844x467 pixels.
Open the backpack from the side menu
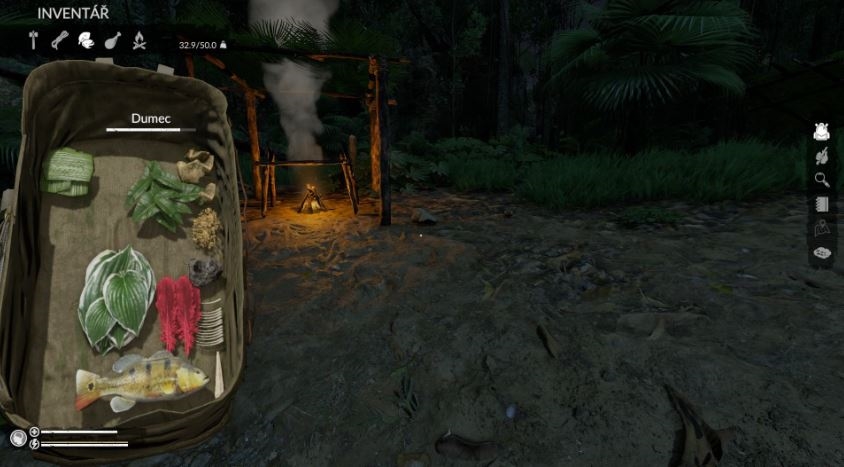pos(822,131)
